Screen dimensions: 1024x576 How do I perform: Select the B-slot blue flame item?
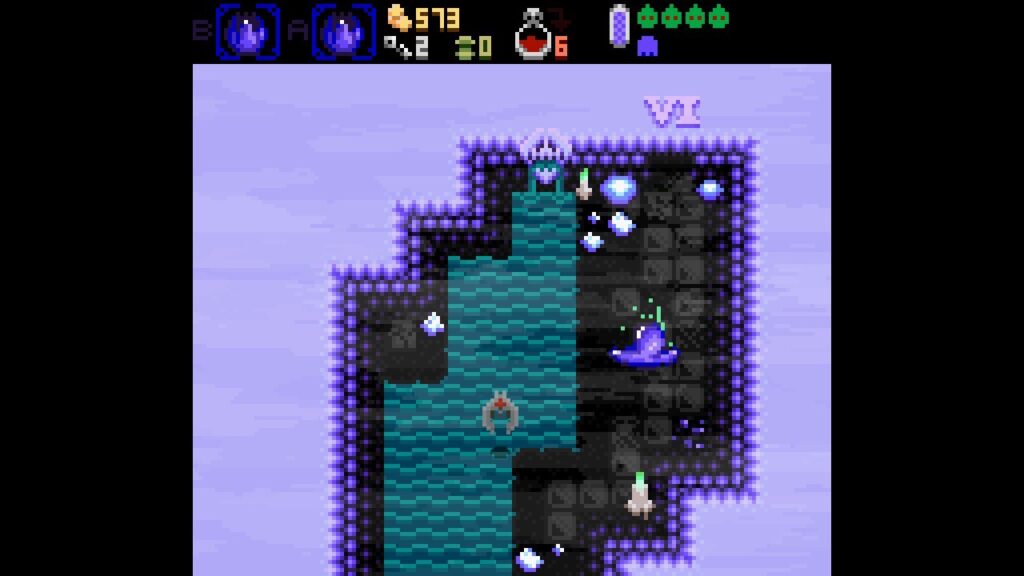(x=249, y=31)
